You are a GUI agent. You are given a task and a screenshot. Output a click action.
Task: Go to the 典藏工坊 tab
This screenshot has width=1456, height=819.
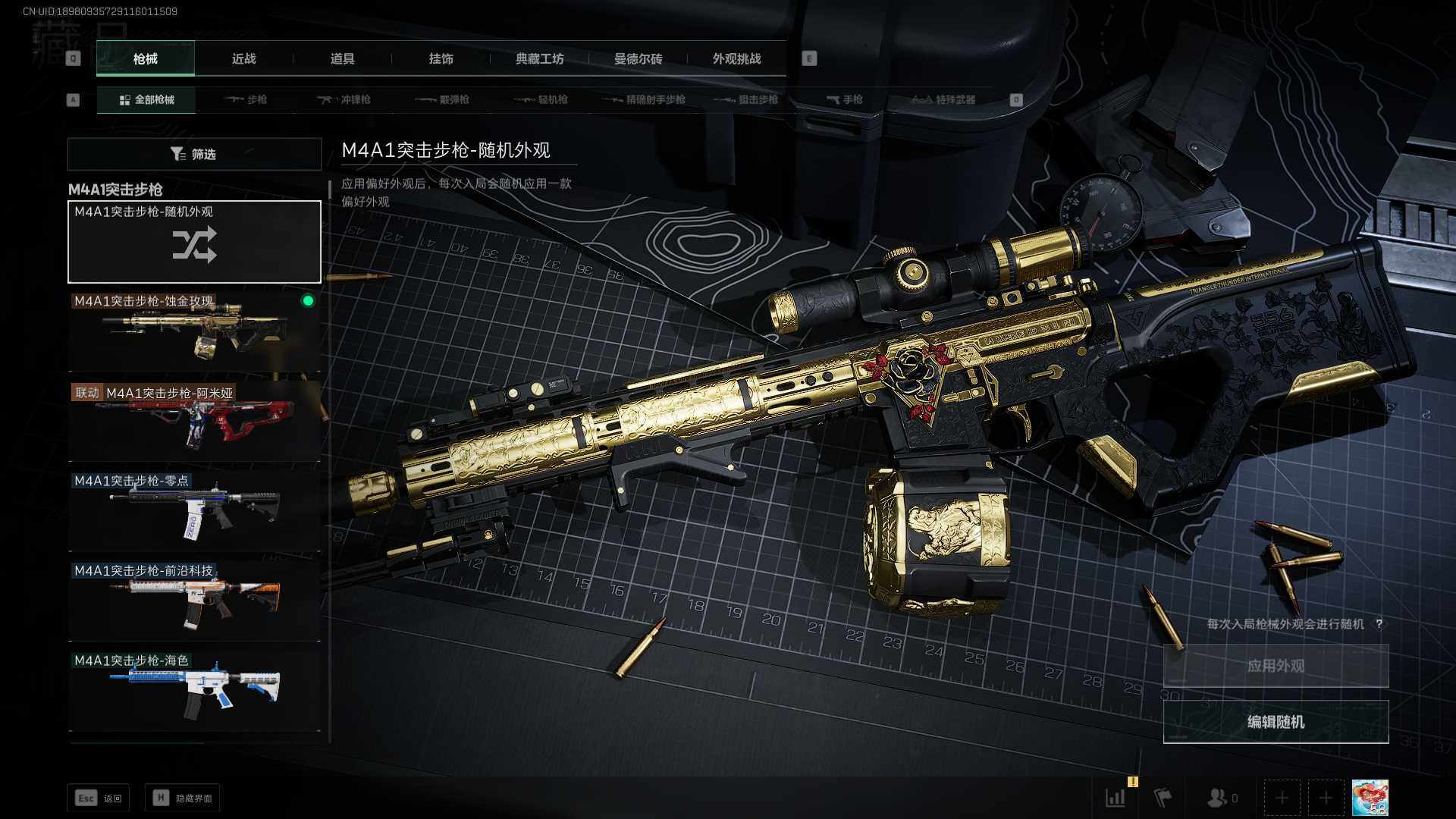pyautogui.click(x=539, y=59)
